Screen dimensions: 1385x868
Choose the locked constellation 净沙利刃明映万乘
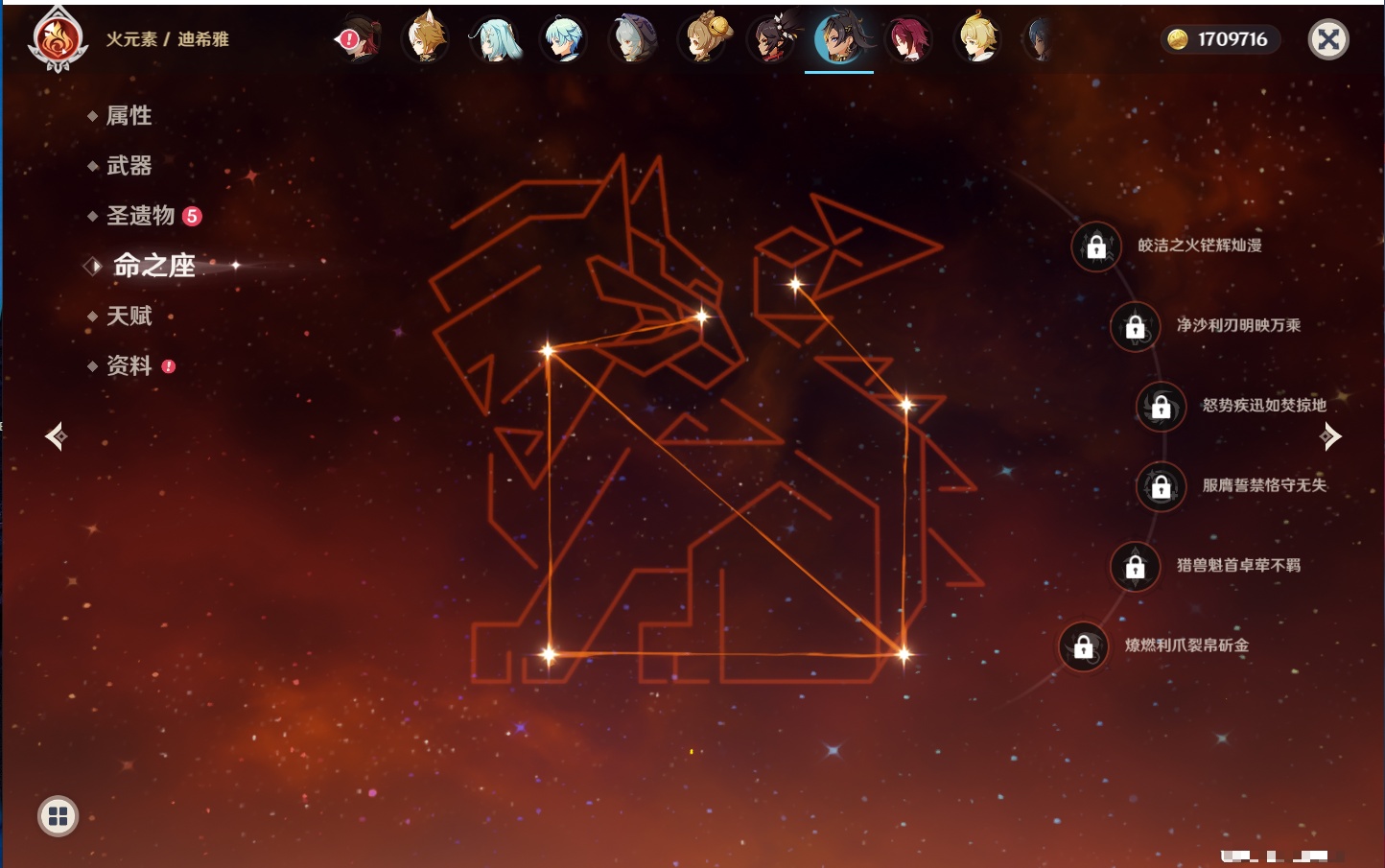1136,326
